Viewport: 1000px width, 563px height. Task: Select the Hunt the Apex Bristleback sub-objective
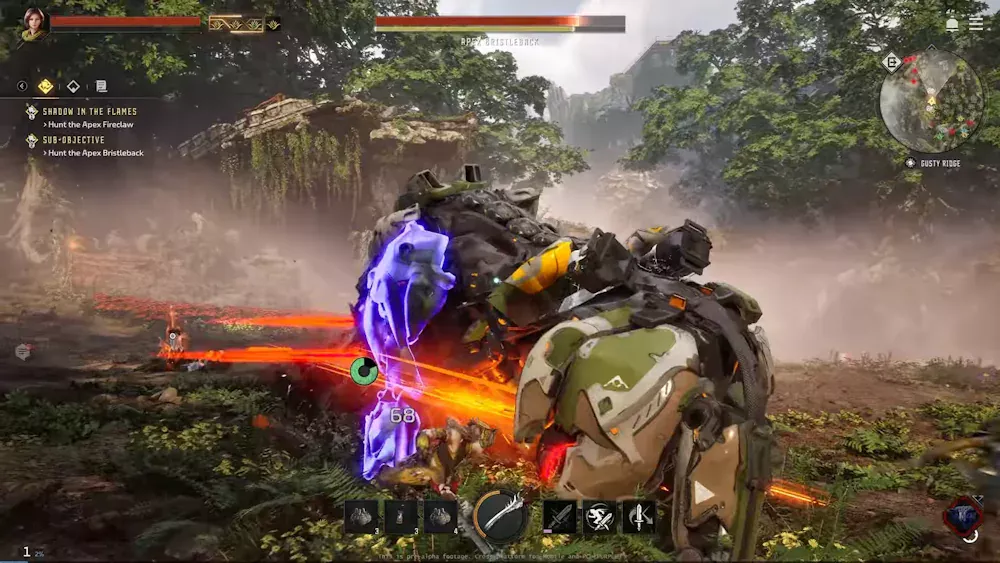(96, 153)
